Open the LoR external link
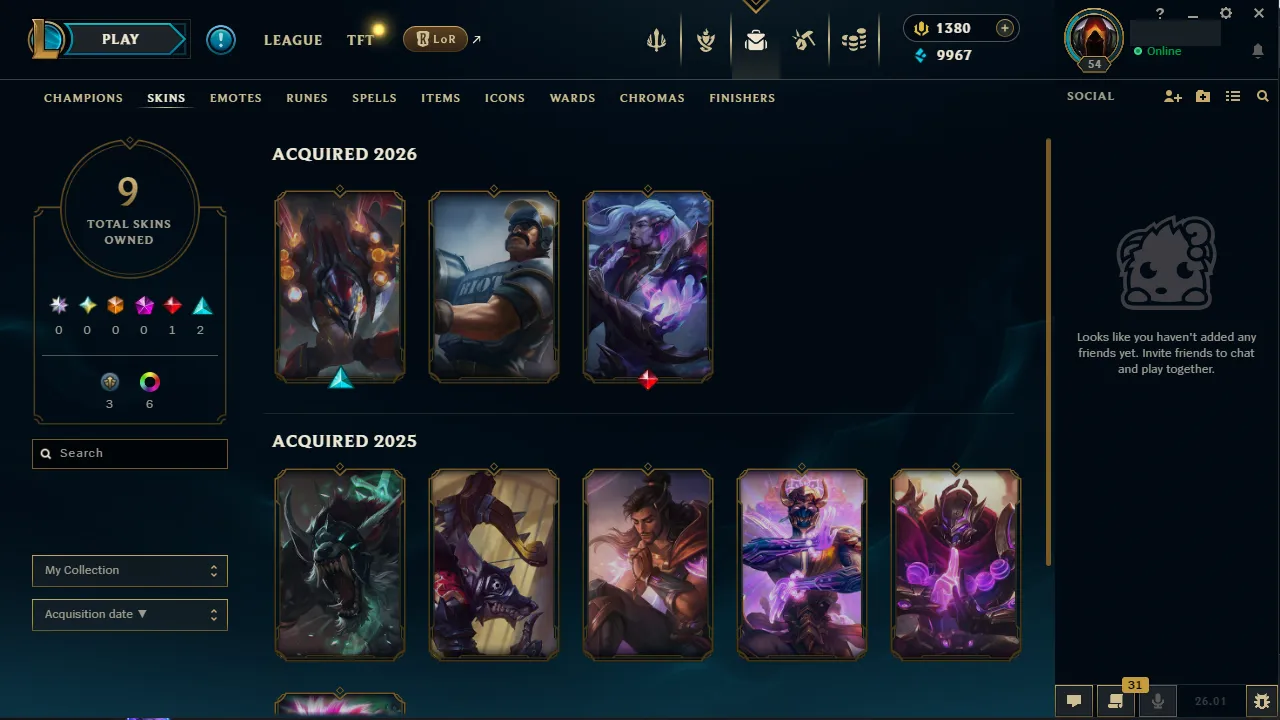1280x720 pixels. coord(437,39)
